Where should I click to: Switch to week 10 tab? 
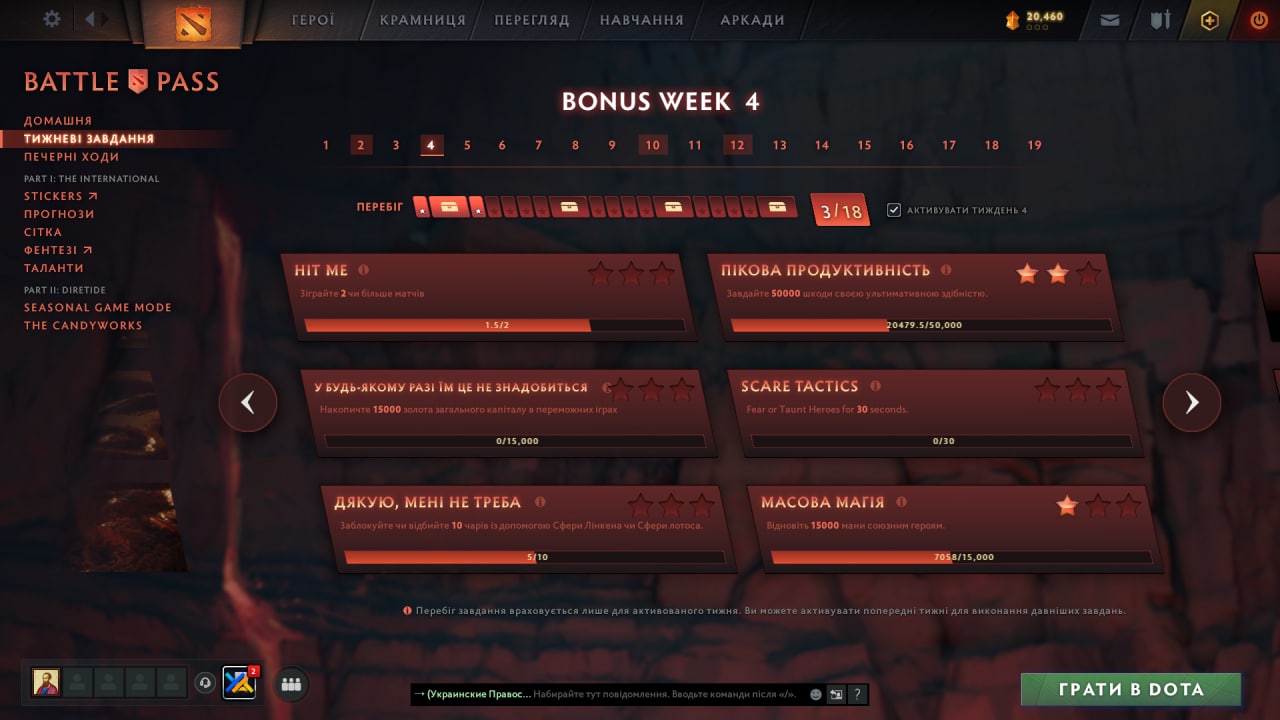(652, 144)
